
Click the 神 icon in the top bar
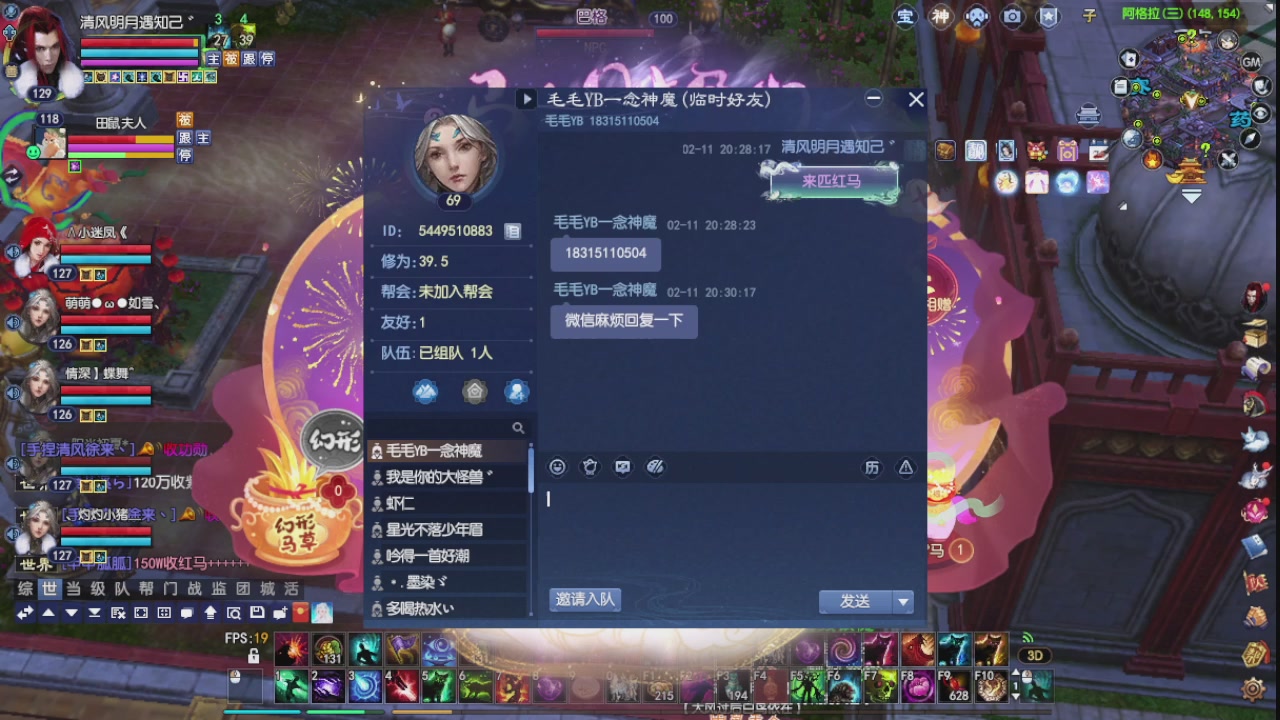tap(940, 17)
